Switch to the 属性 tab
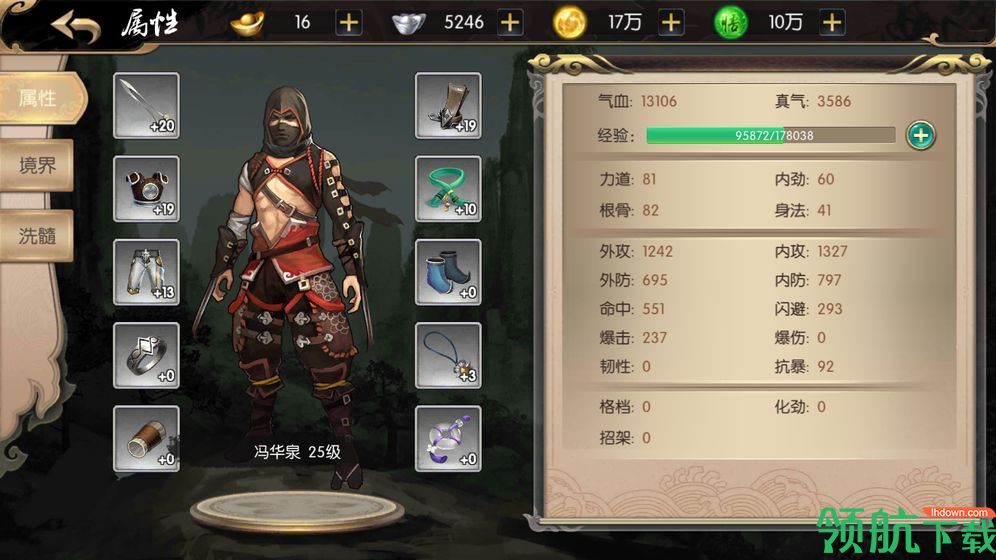The image size is (996, 560). [x=38, y=98]
